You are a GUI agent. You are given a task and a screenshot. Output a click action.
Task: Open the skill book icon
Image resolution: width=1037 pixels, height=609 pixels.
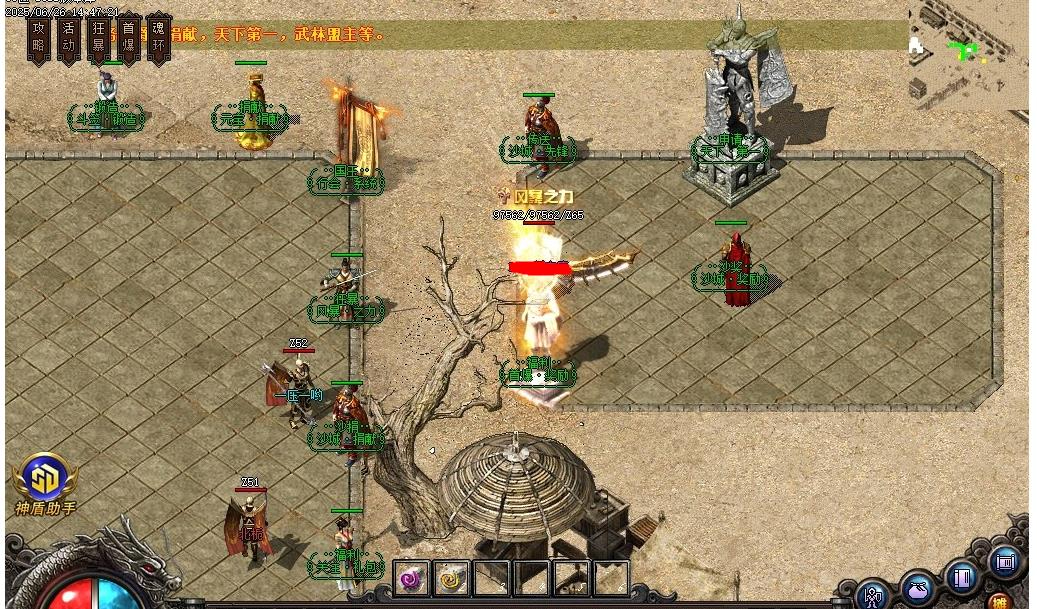[x=963, y=577]
